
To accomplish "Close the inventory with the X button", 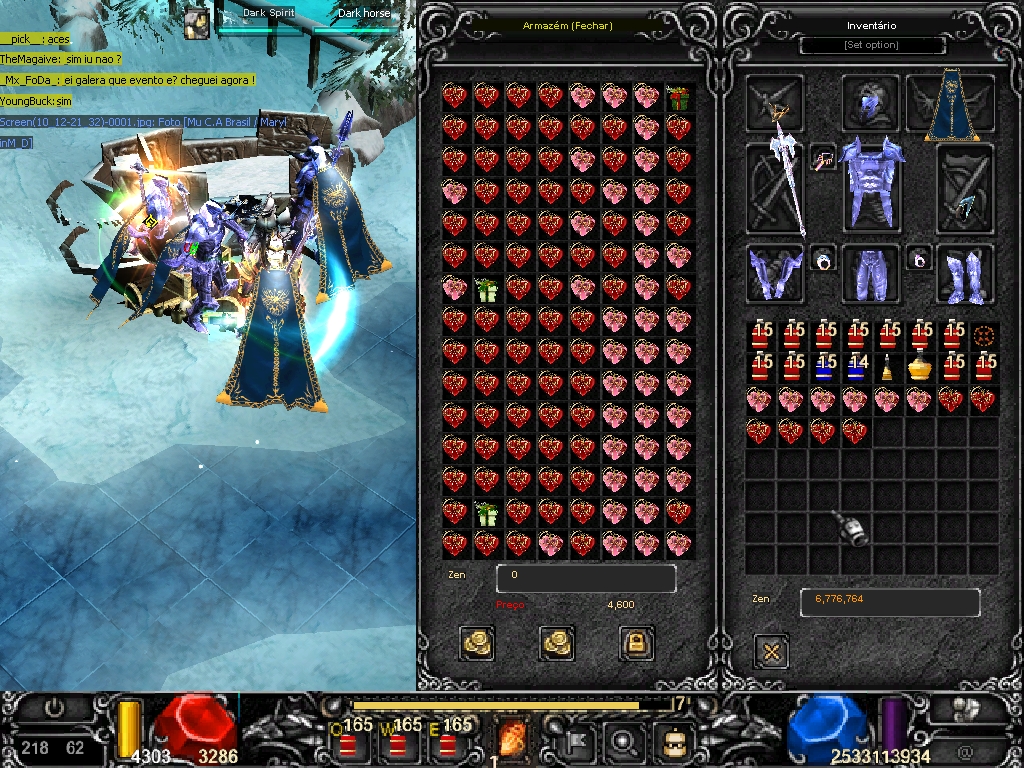I will [770, 652].
